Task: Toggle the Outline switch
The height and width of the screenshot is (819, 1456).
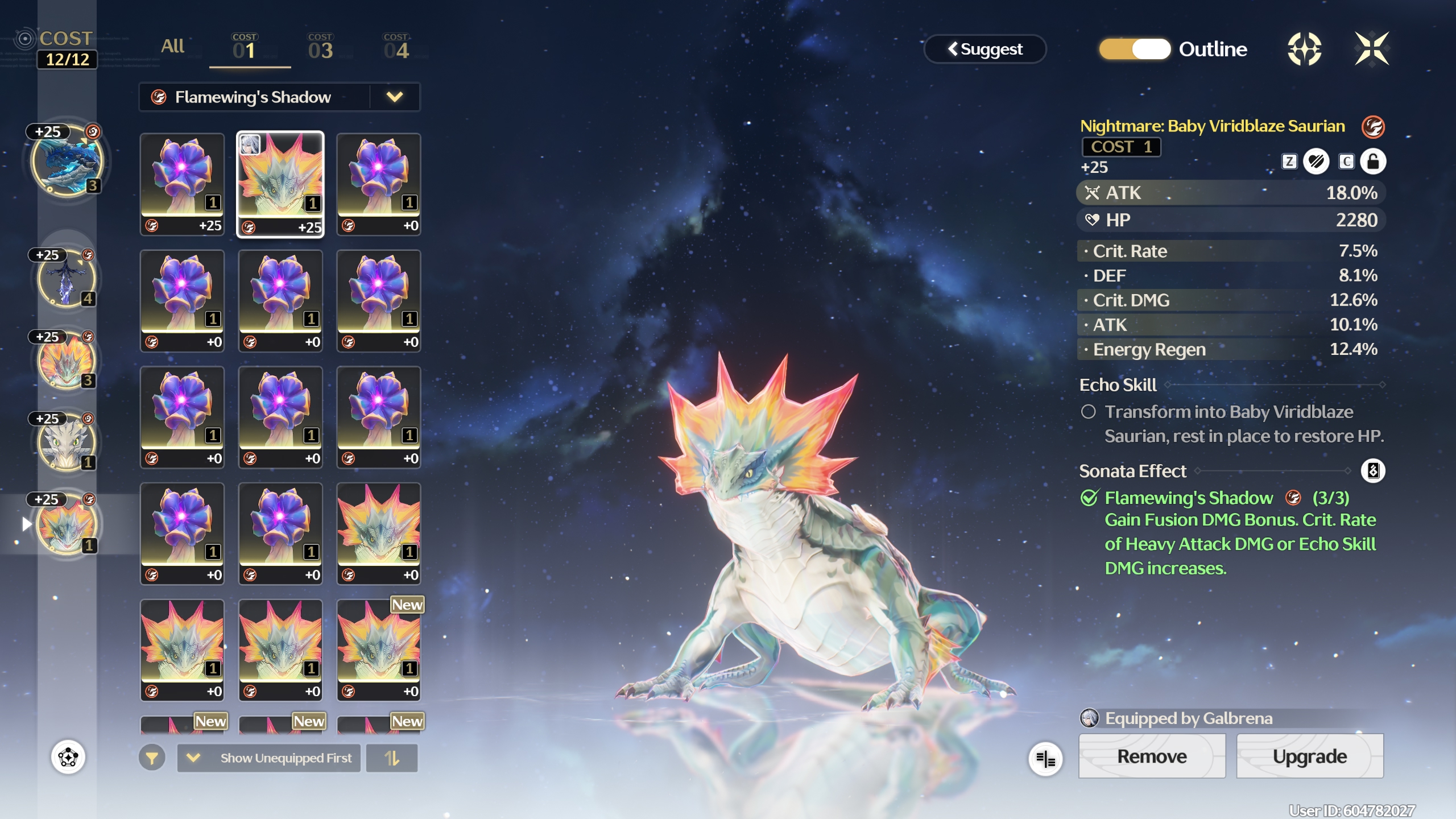Action: pyautogui.click(x=1135, y=49)
